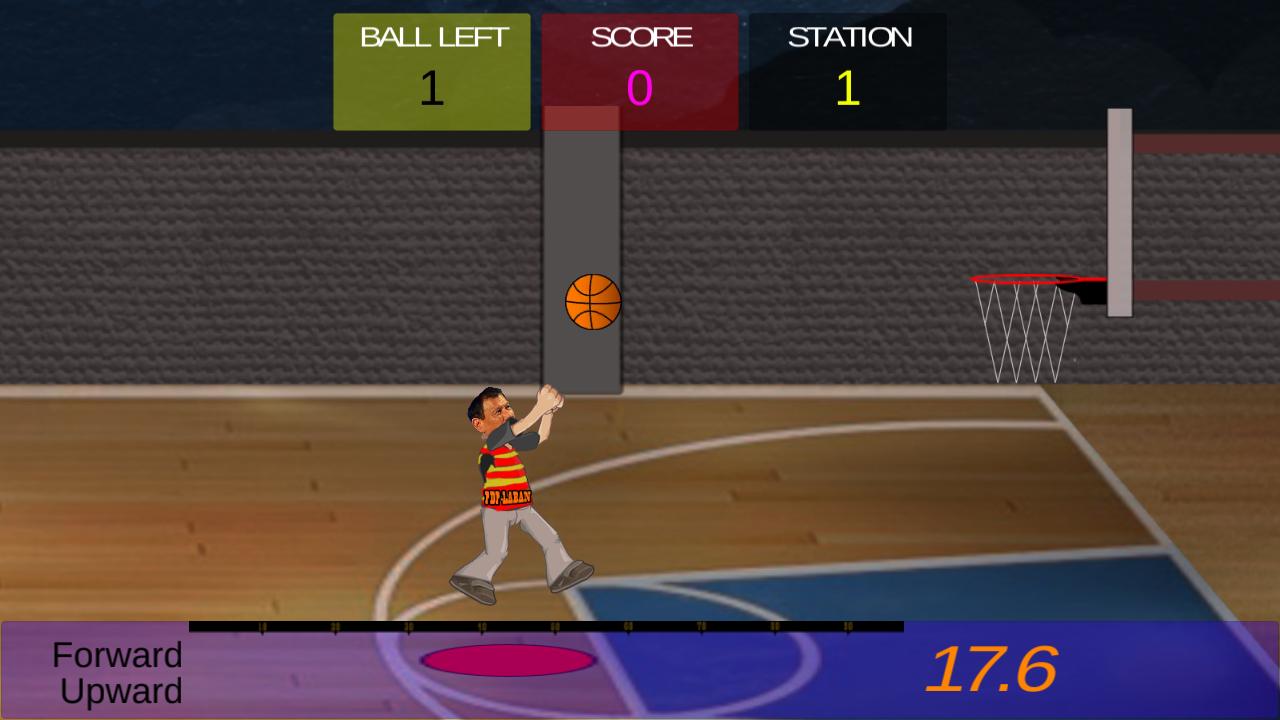Open the BALL LEFT panel

point(431,70)
